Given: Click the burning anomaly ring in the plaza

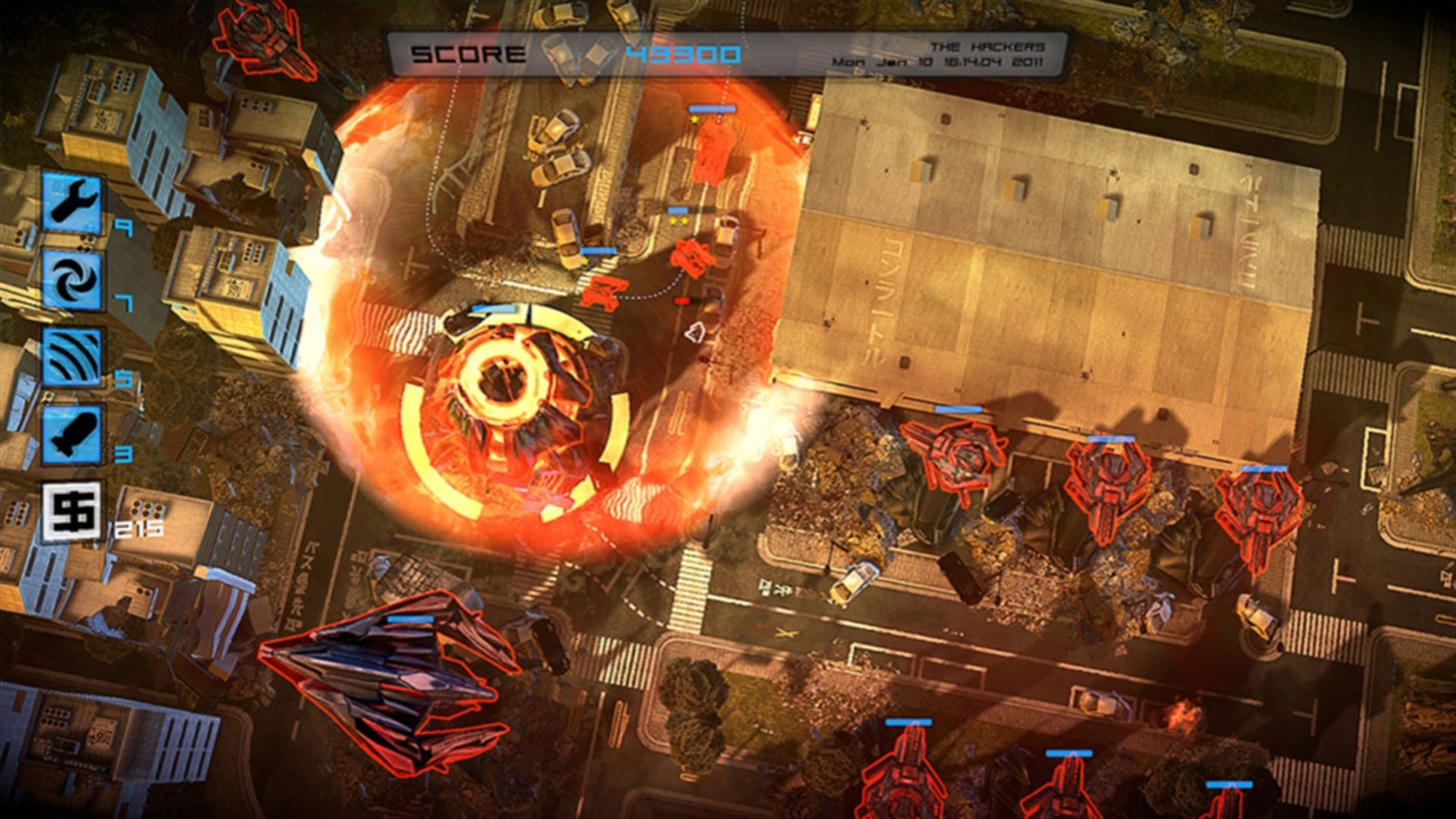Looking at the screenshot, I should click(508, 379).
